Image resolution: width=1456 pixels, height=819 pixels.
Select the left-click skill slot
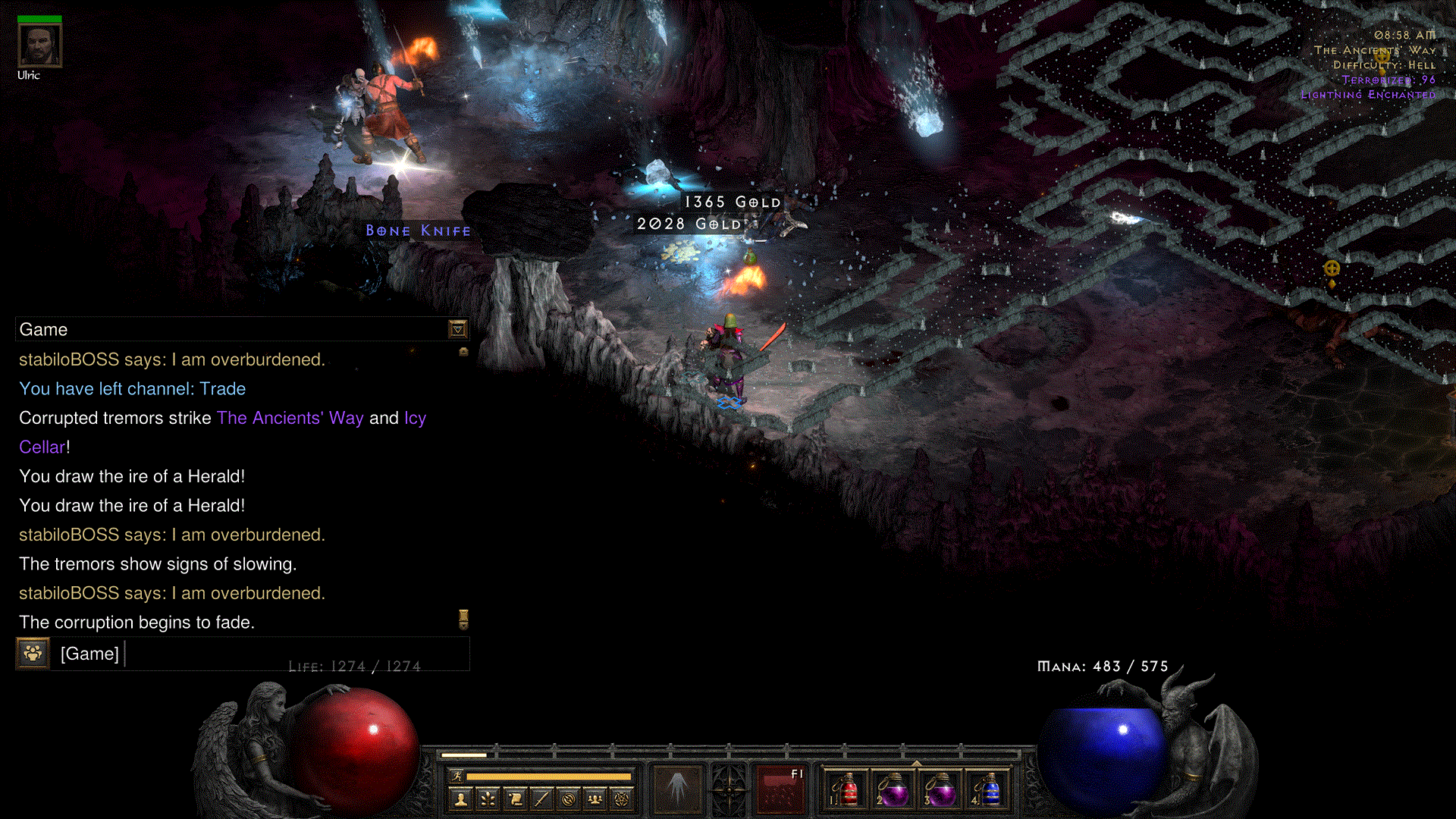677,789
